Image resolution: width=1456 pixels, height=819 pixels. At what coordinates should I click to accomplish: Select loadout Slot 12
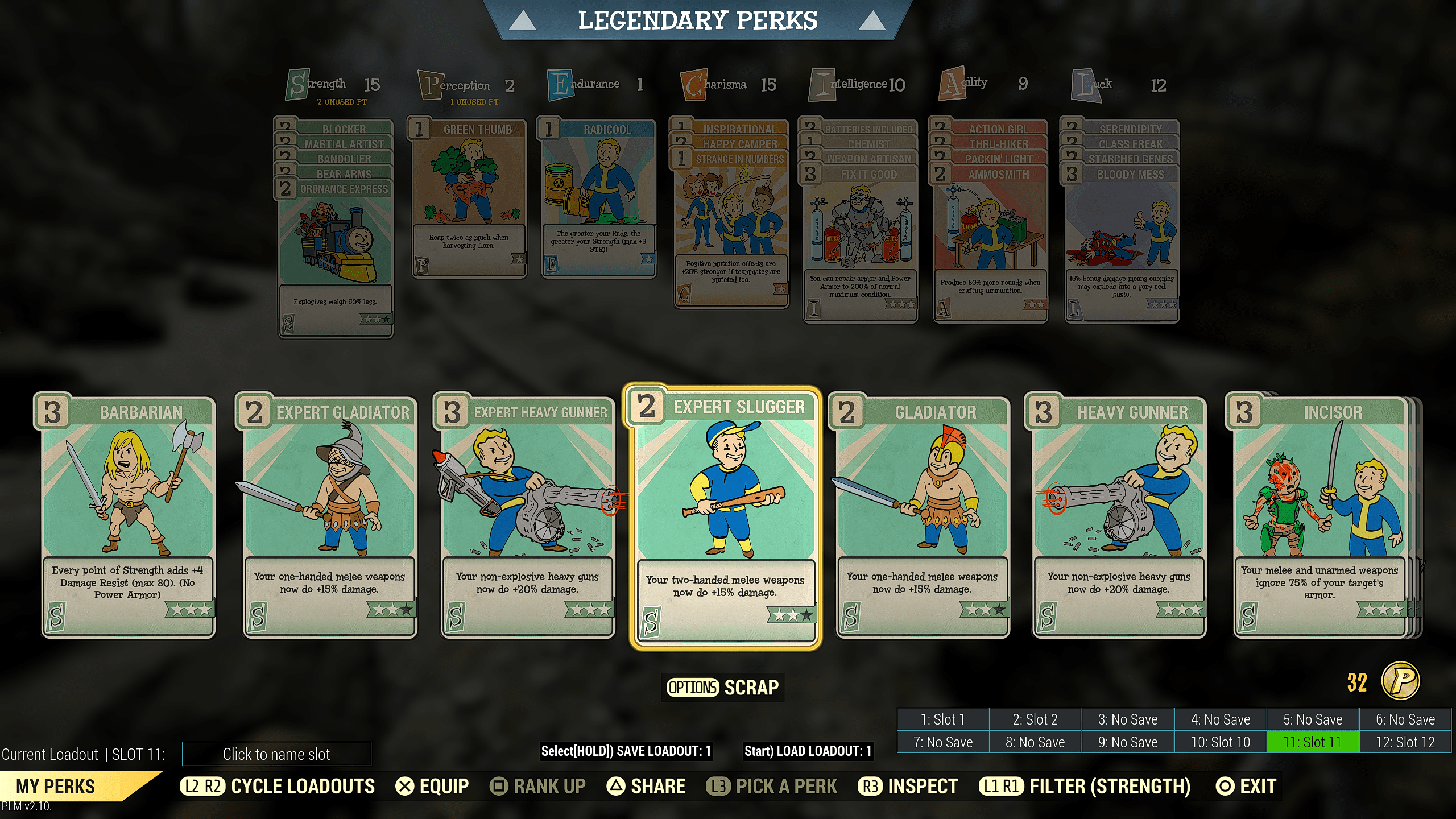pyautogui.click(x=1405, y=742)
